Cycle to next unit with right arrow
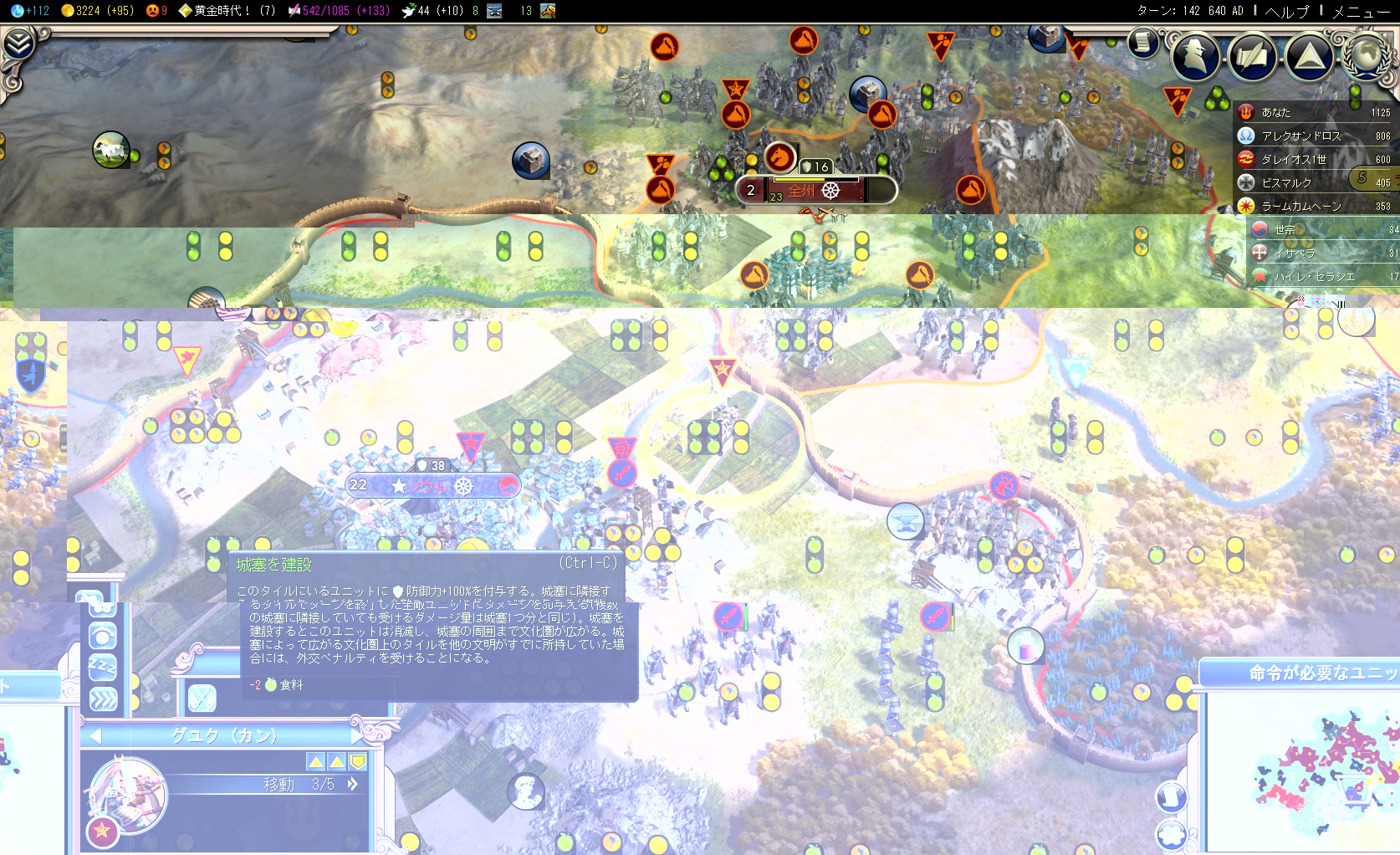 359,736
